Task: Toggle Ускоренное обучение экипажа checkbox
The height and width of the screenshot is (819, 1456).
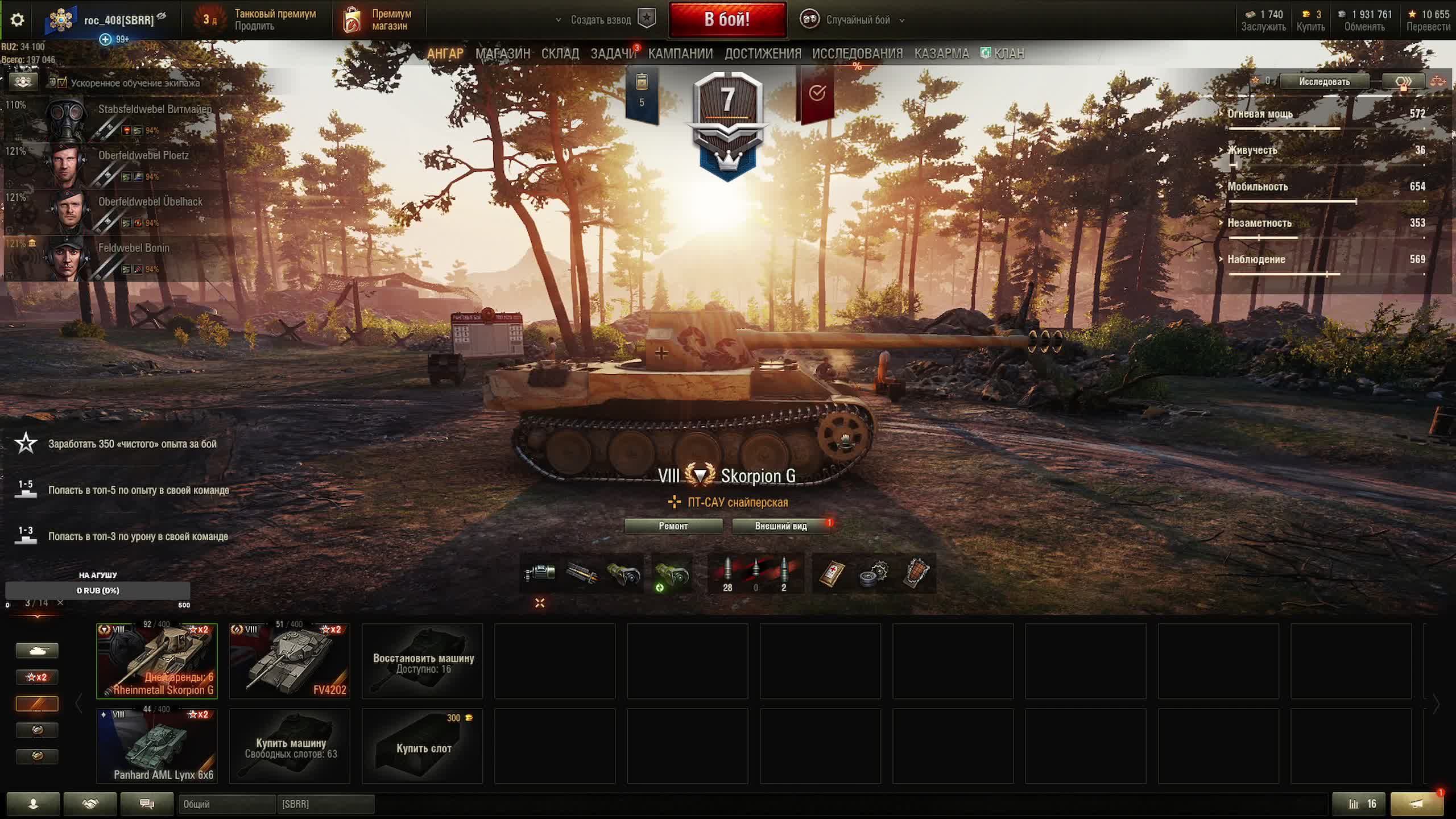Action: pos(62,83)
